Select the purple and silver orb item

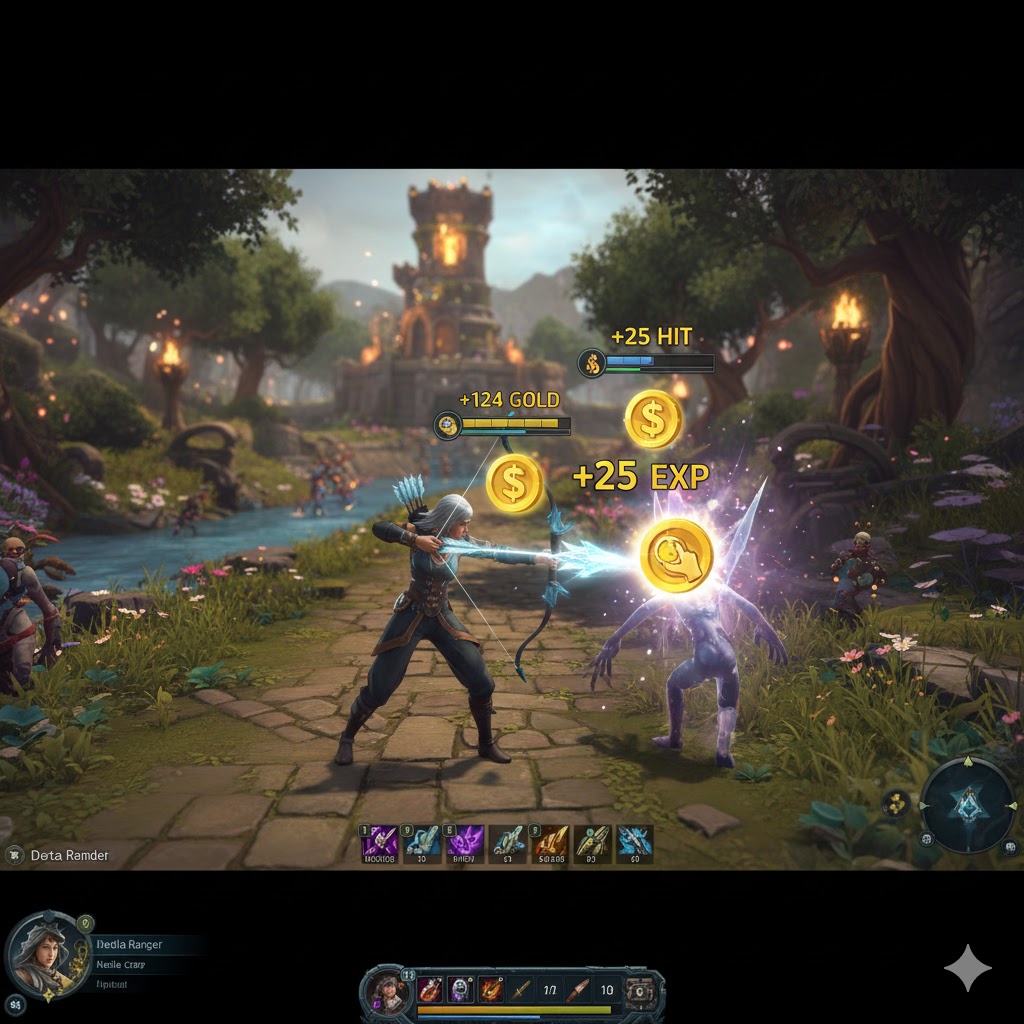(x=460, y=989)
